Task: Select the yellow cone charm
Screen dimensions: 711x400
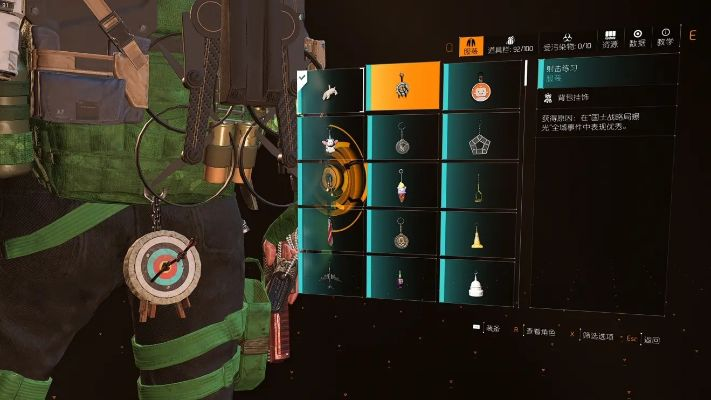Action: [478, 235]
